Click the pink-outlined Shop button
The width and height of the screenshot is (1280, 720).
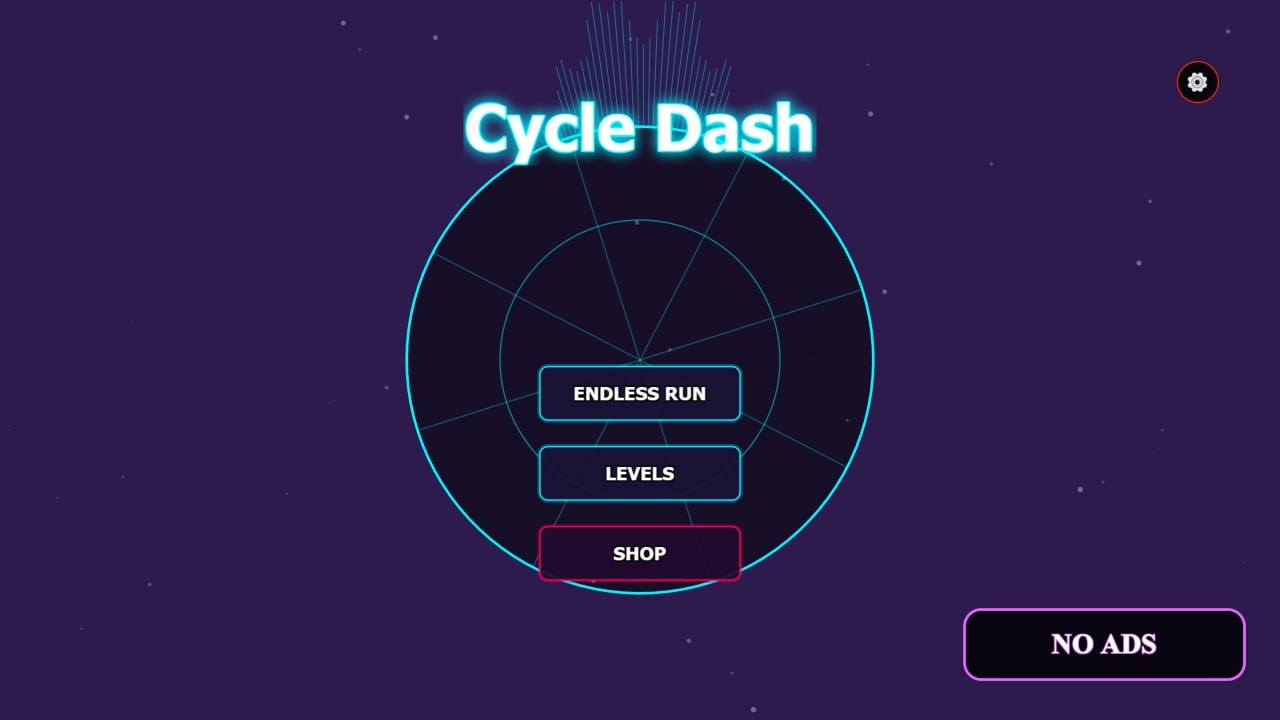640,553
